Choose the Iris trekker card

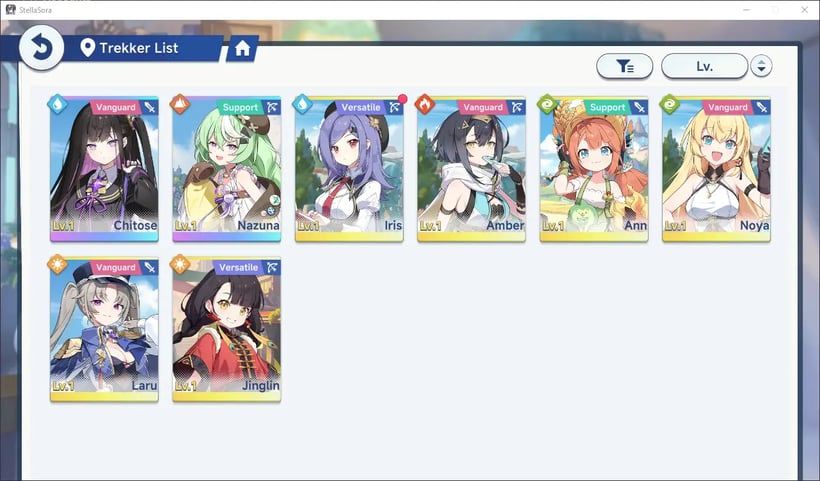pos(349,168)
